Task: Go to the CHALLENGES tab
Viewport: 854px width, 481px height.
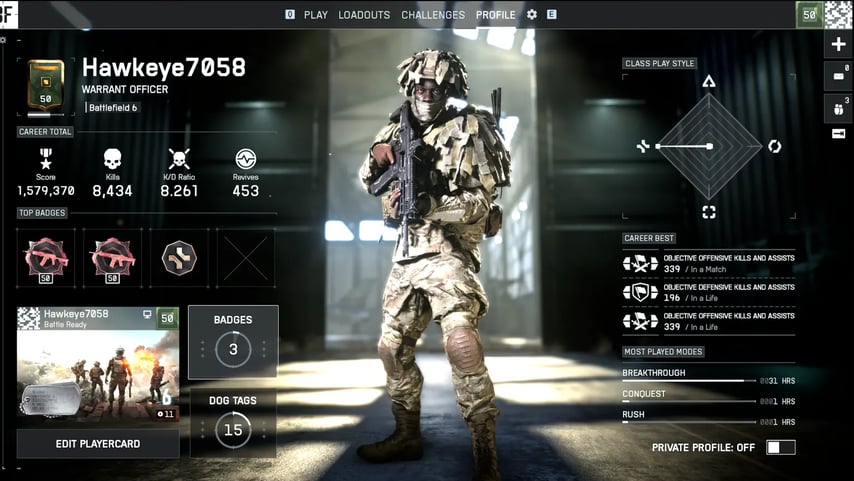Action: [x=433, y=15]
